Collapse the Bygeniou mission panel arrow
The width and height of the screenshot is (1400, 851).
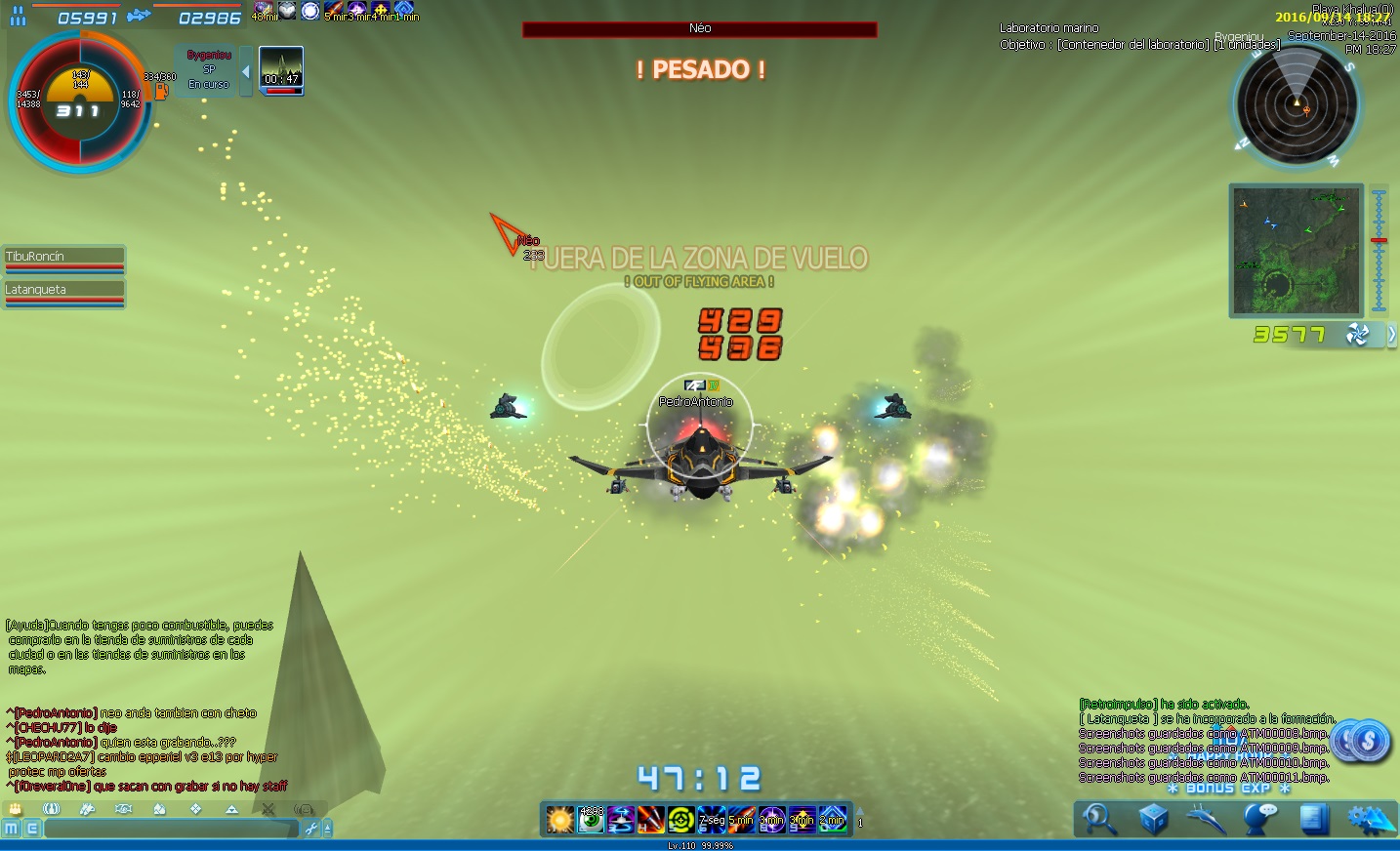click(246, 71)
